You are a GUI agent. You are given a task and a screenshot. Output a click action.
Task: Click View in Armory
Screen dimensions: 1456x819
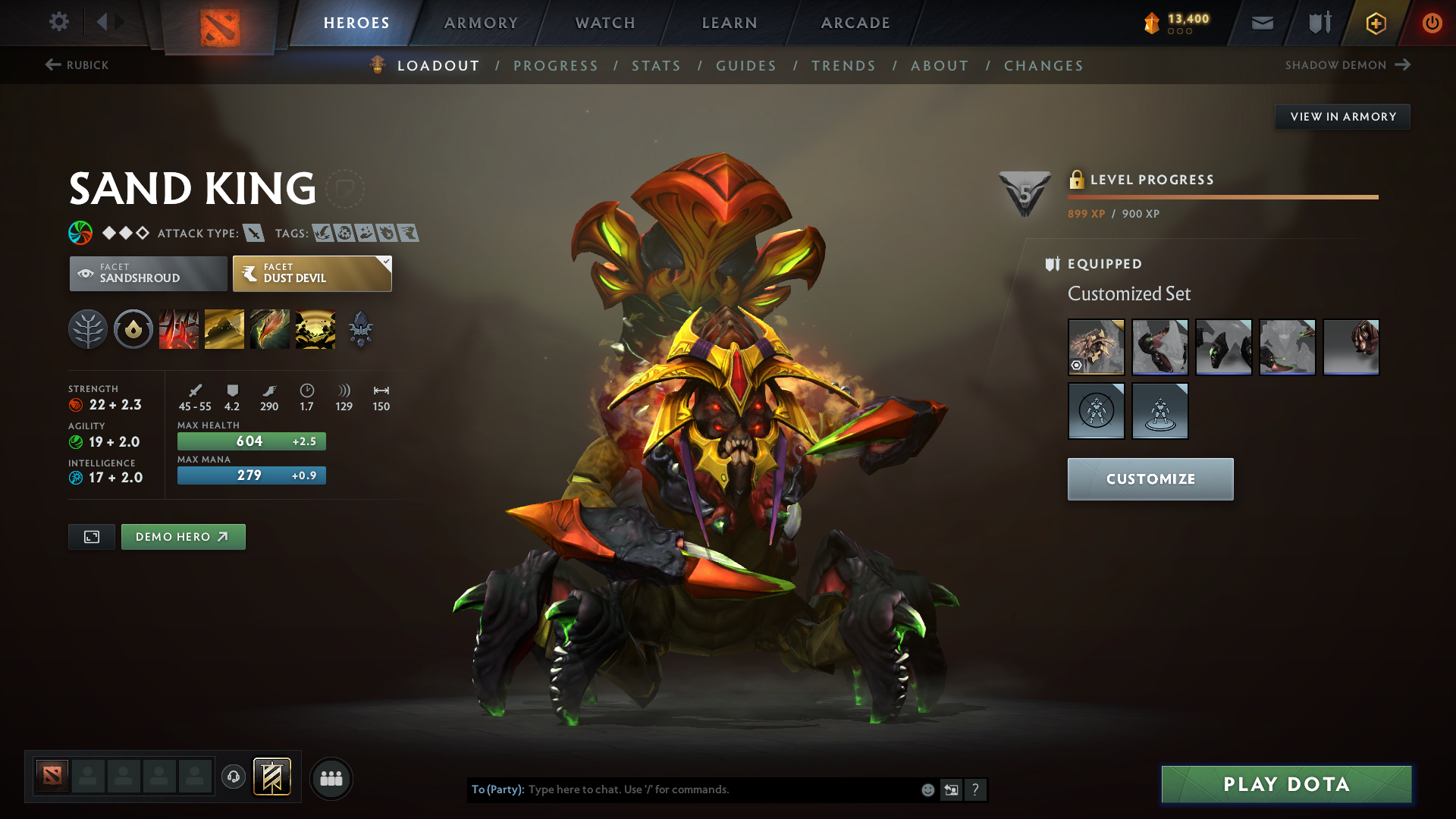(1342, 117)
